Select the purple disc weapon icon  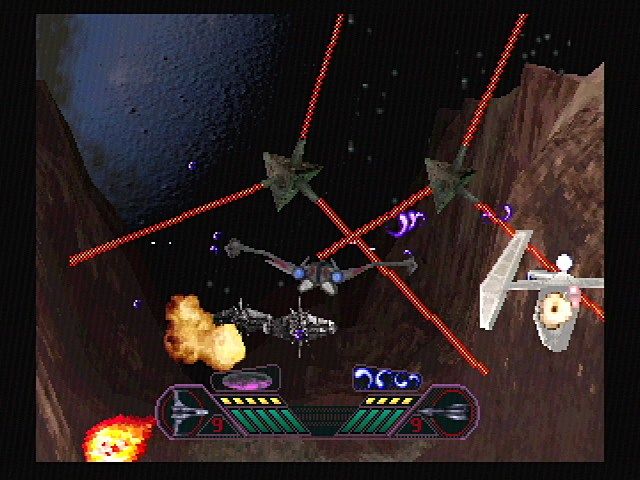tap(244, 380)
